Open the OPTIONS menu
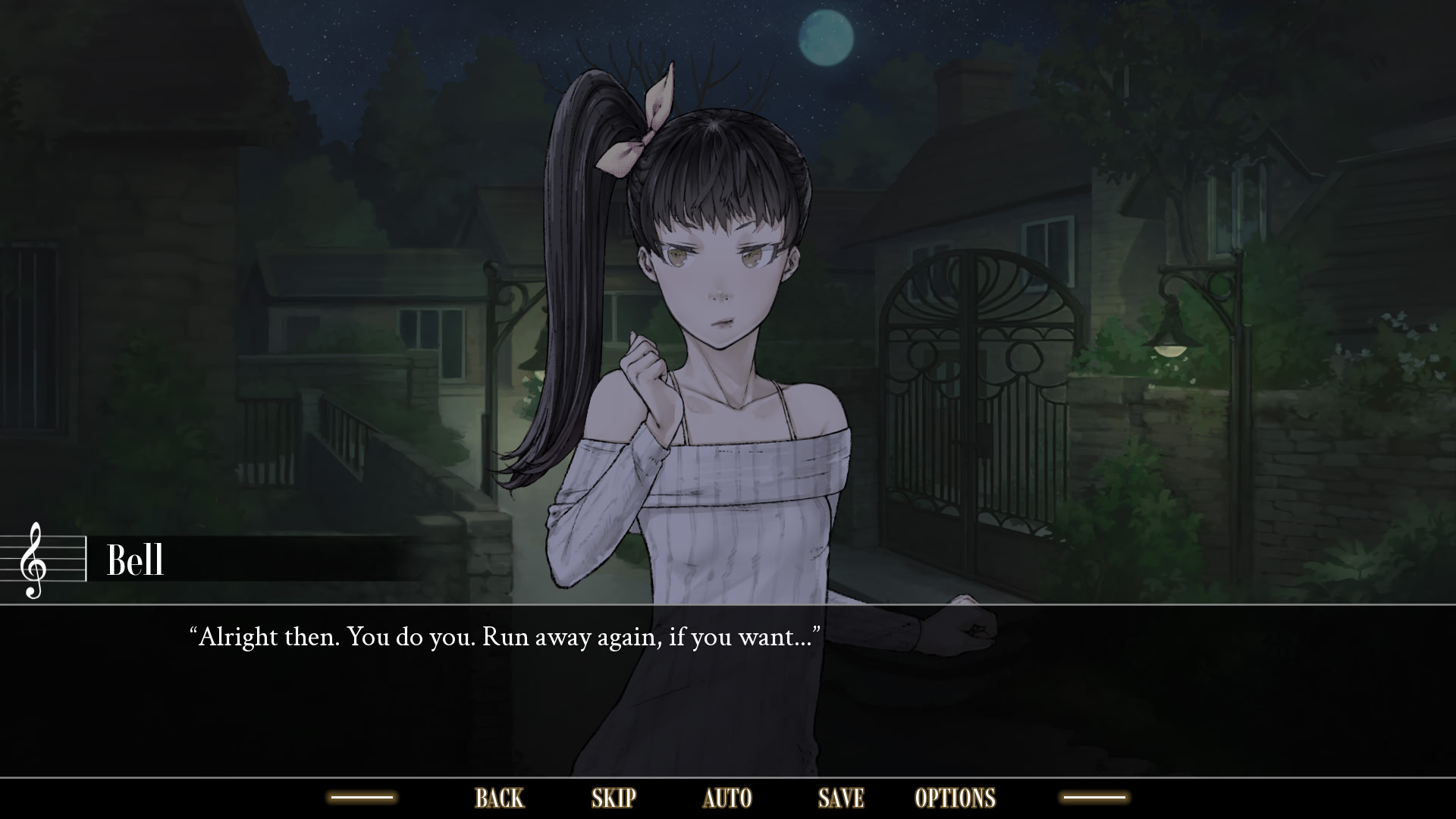The width and height of the screenshot is (1456, 819). pyautogui.click(x=956, y=798)
